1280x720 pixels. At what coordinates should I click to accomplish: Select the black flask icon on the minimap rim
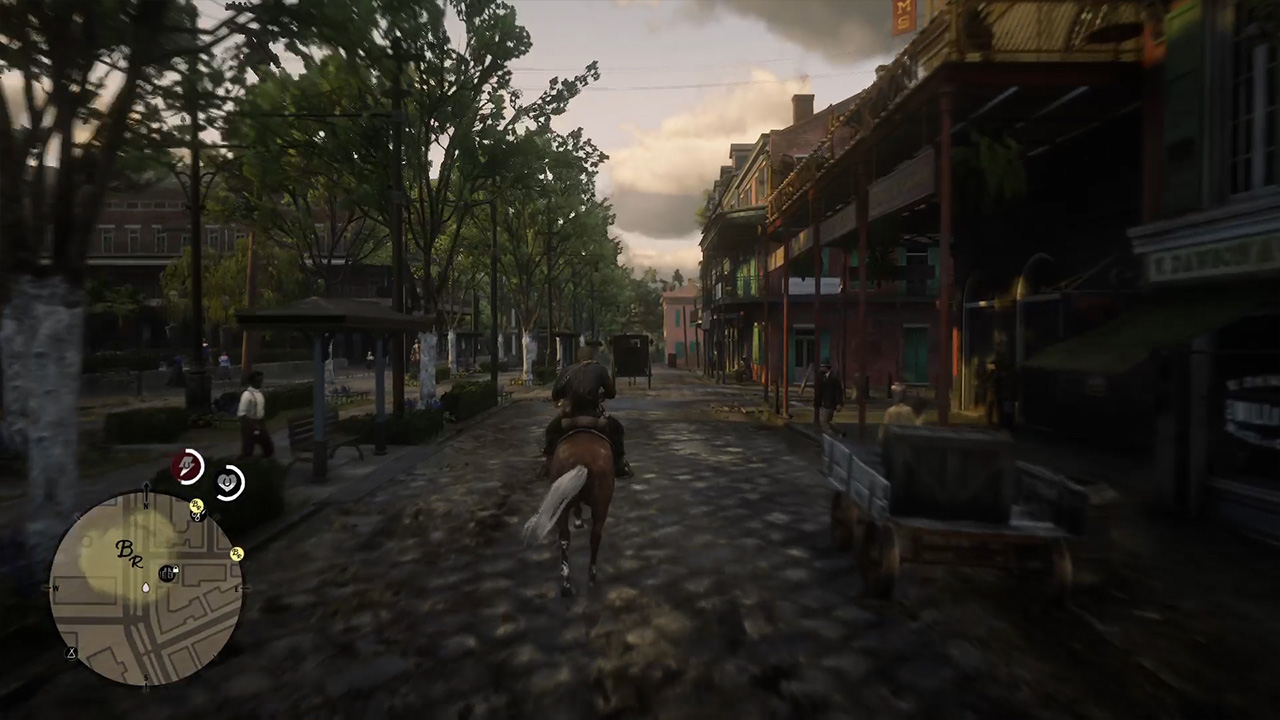(71, 653)
